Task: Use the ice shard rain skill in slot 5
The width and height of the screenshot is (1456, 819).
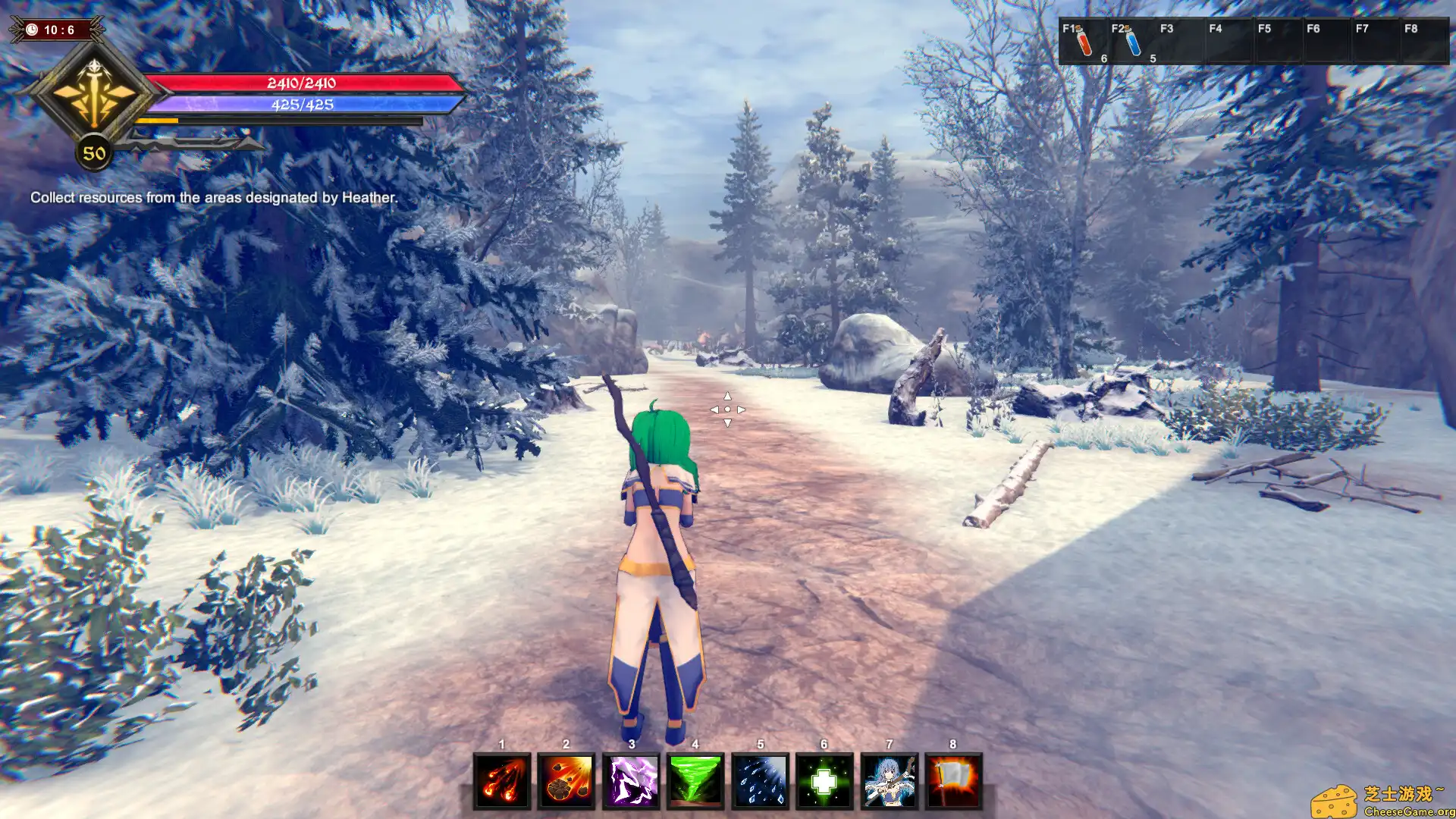Action: (761, 780)
